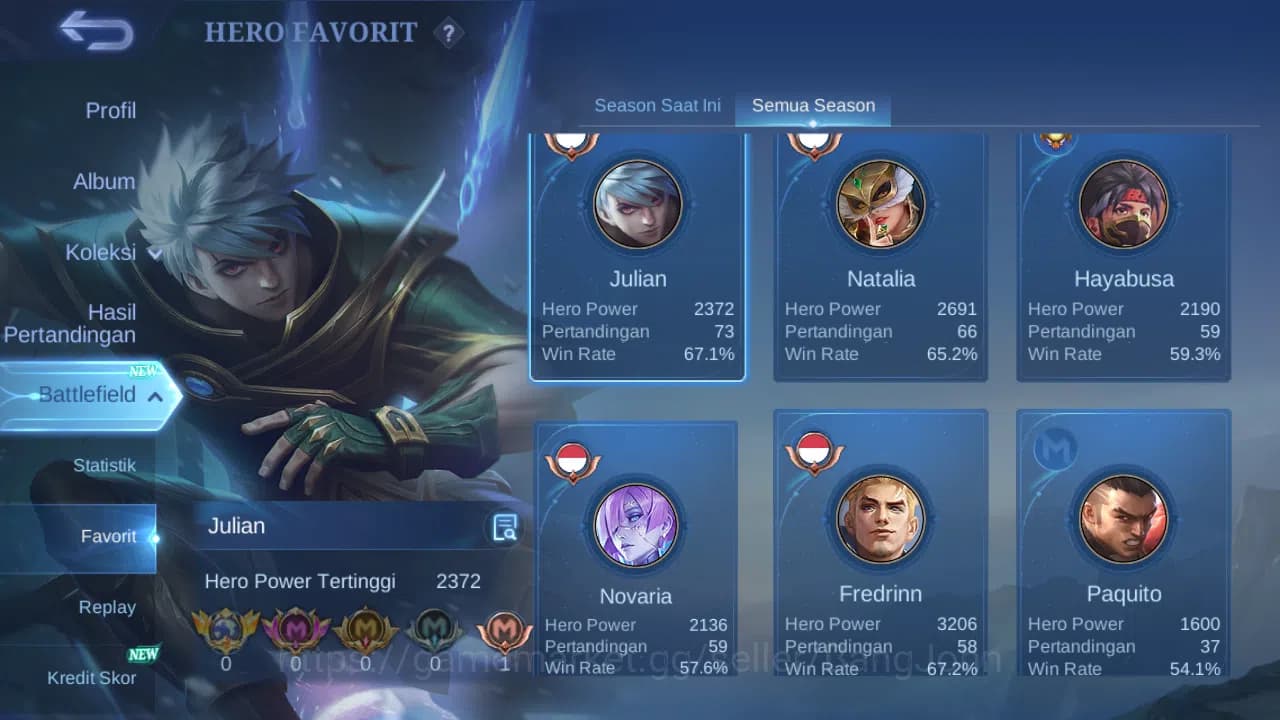Expand the Koleksi dropdown chevron

point(154,254)
